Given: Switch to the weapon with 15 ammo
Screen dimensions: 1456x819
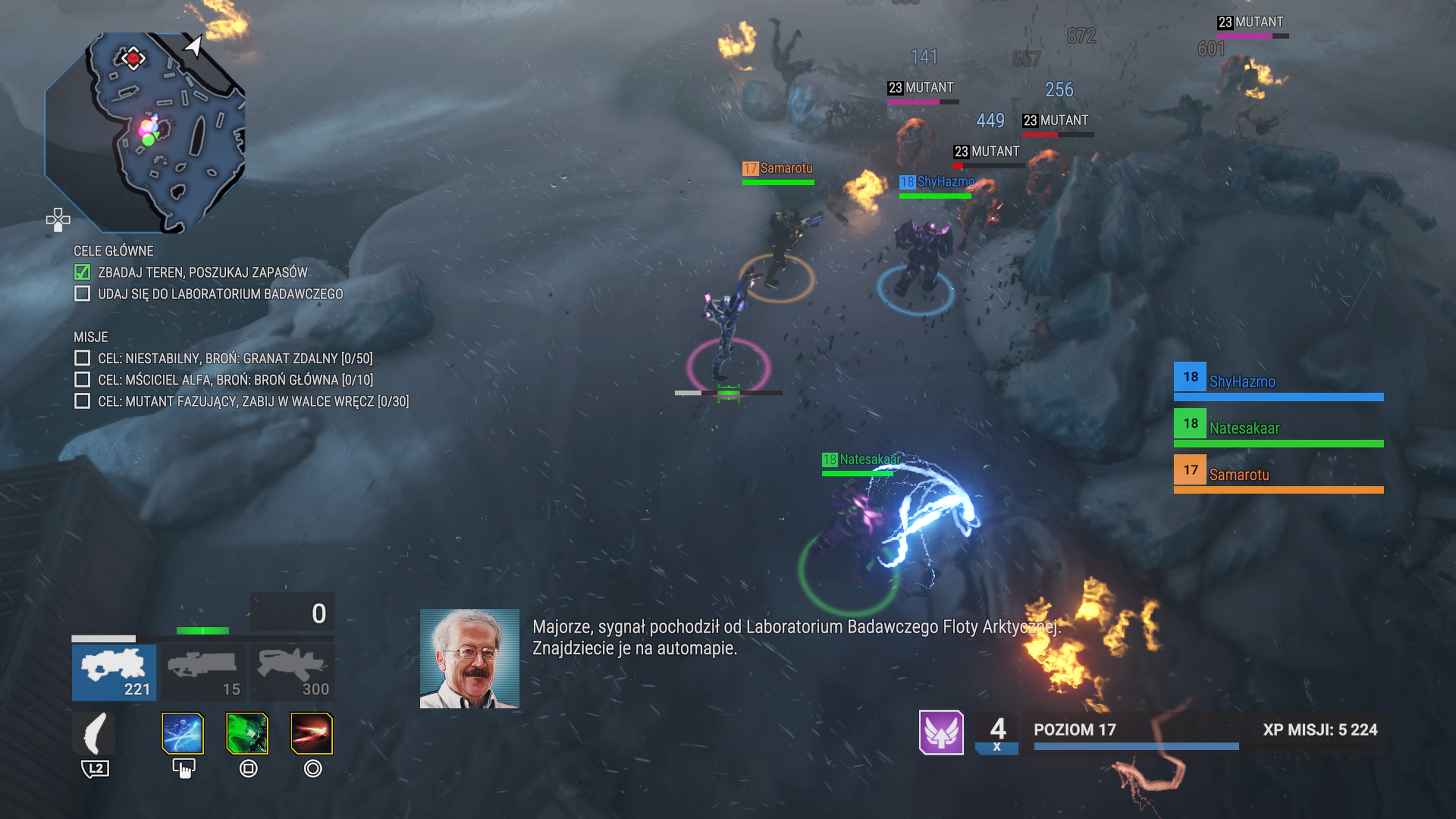Looking at the screenshot, I should pos(203,672).
